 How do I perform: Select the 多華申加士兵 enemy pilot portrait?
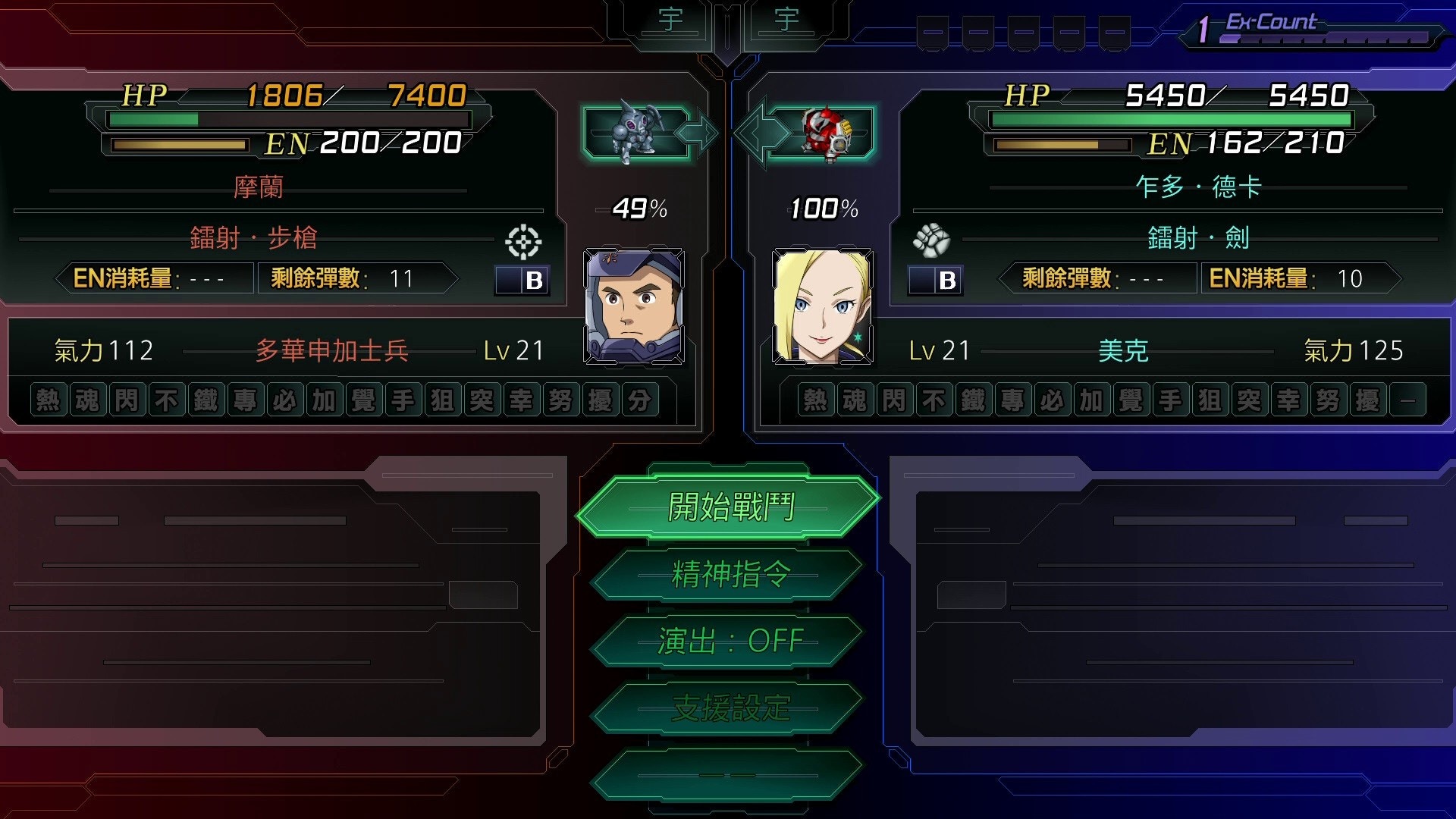tap(634, 307)
